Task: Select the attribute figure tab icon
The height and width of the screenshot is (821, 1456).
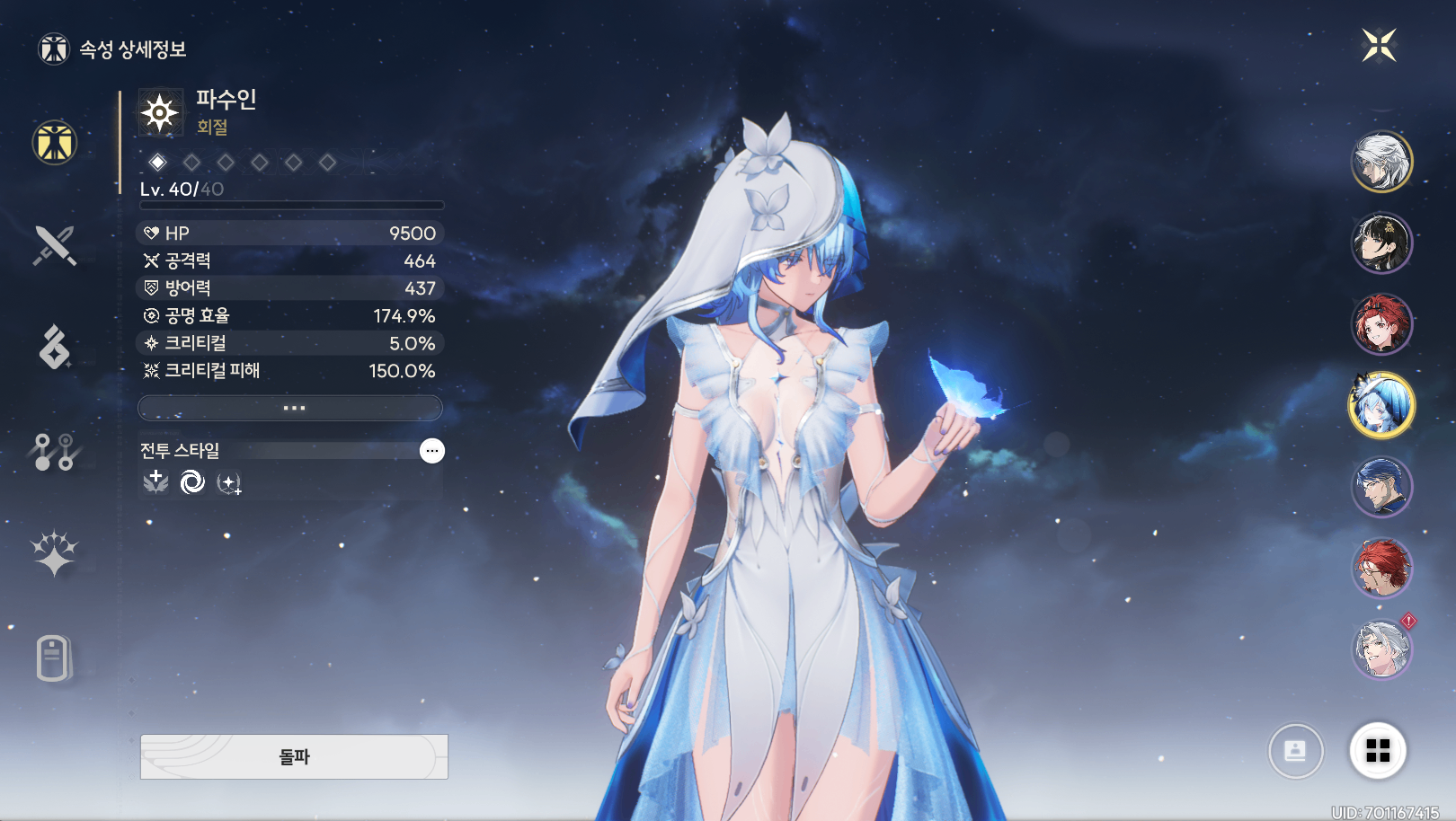Action: coord(55,143)
